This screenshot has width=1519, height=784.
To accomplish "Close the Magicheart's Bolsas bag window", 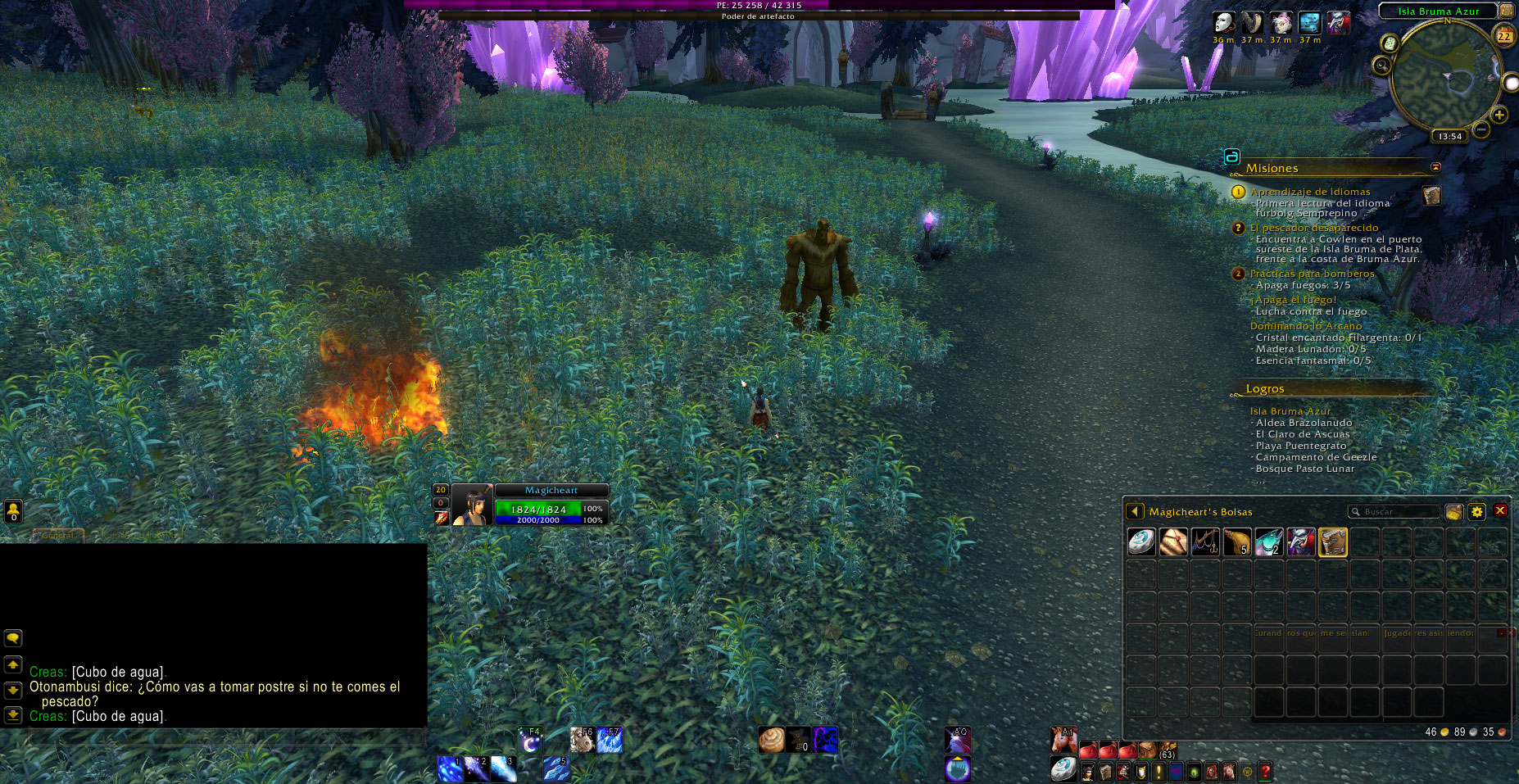I will [x=1500, y=510].
